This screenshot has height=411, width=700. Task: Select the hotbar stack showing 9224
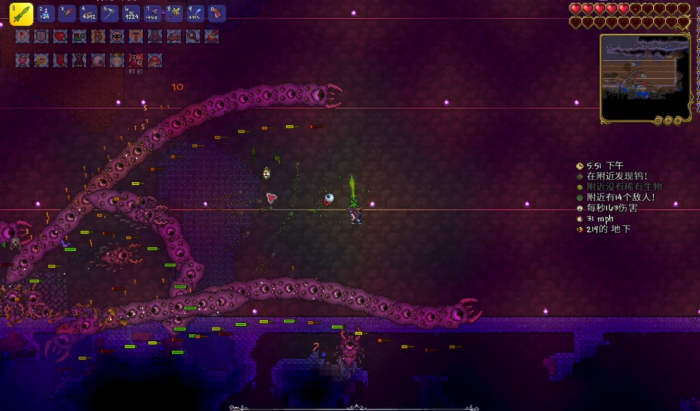[131, 14]
